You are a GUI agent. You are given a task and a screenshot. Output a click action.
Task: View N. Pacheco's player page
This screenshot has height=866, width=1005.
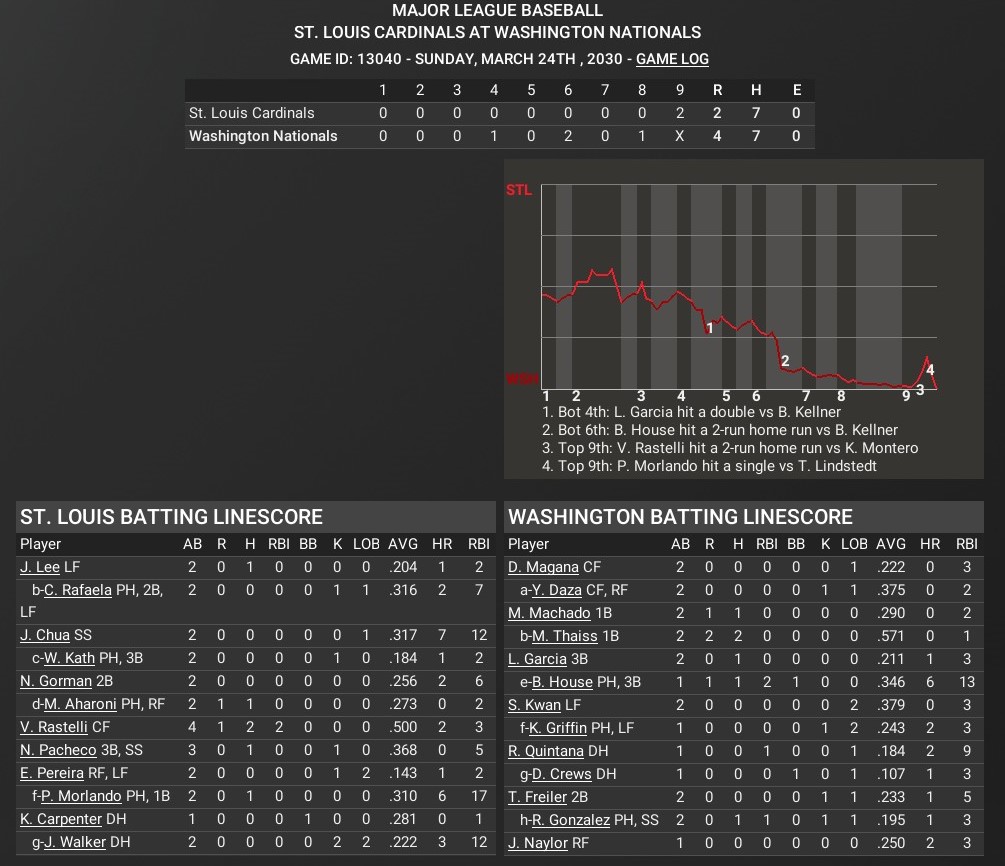(55, 750)
